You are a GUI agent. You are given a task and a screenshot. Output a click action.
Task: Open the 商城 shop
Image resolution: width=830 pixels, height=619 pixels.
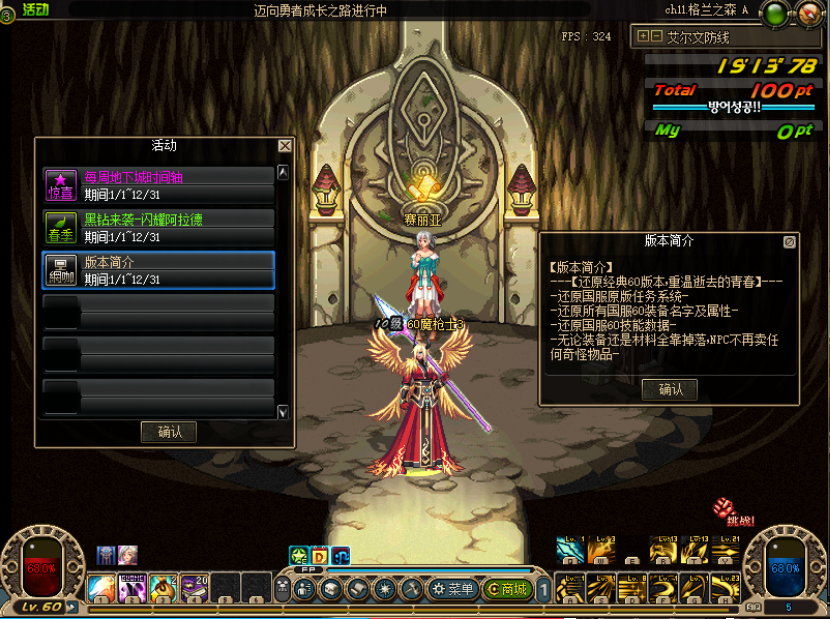coord(507,590)
